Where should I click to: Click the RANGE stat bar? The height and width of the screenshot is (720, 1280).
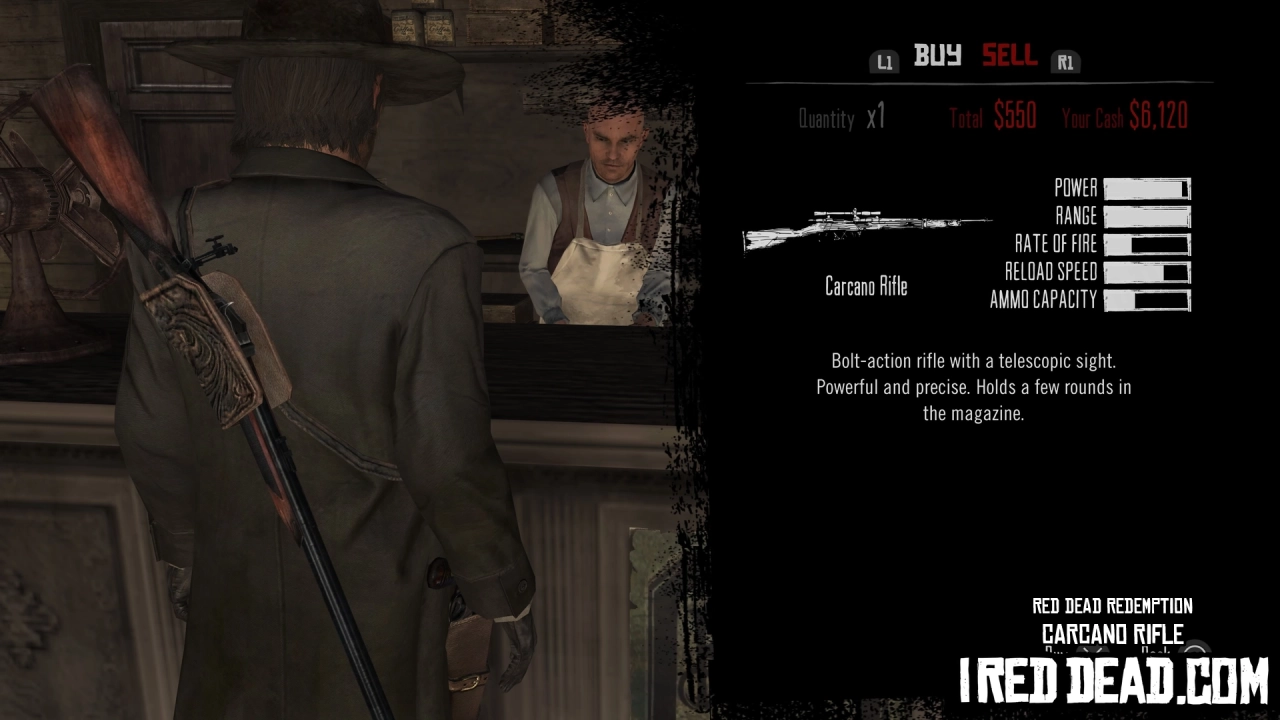(x=1146, y=216)
